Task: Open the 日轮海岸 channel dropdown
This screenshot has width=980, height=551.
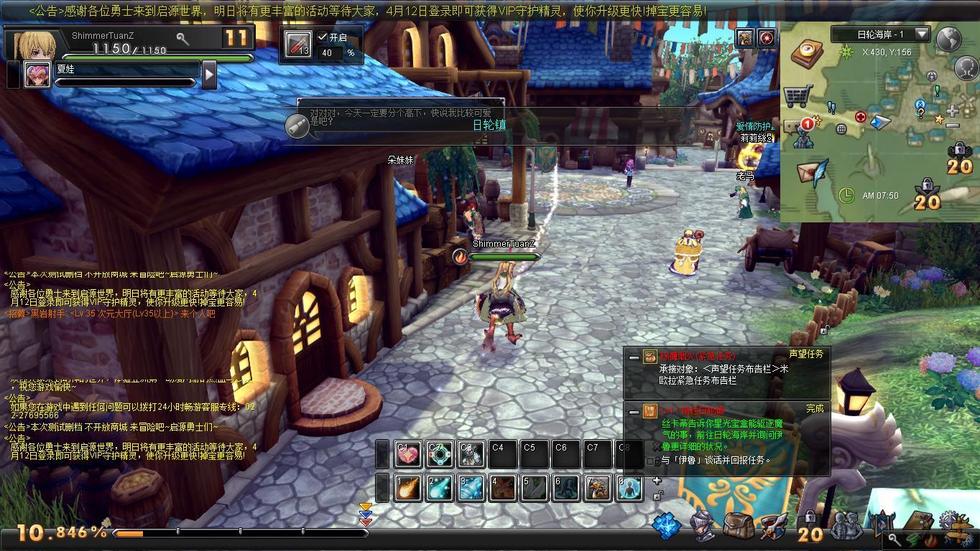Action: (921, 34)
